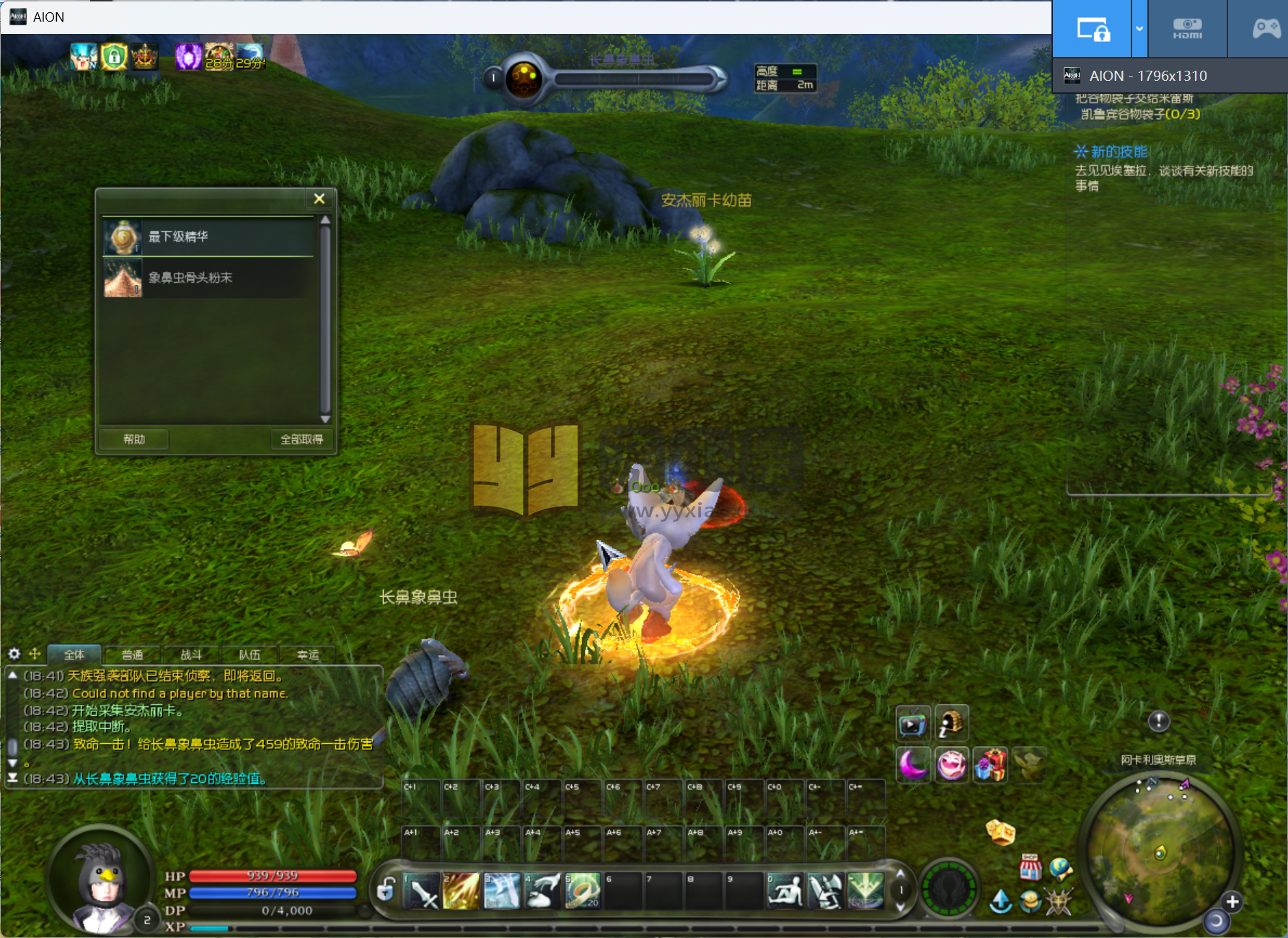Click the TV video player icon
Screen dimensions: 1288x938
click(912, 724)
